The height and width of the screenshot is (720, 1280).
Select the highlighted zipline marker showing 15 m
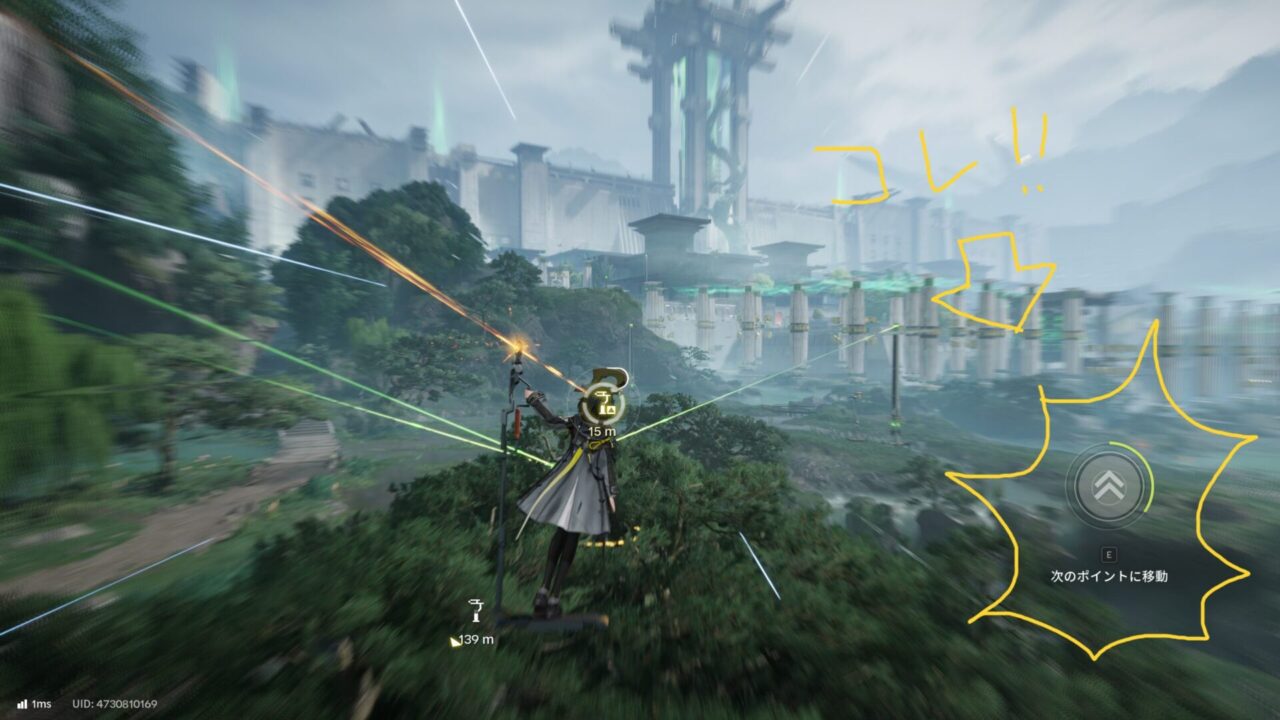603,403
